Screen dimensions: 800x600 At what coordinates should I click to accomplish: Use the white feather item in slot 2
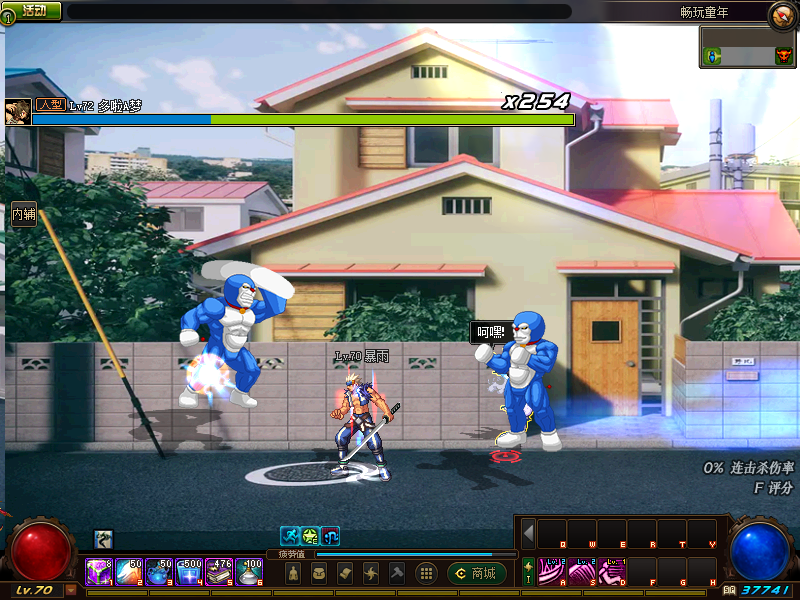[129, 572]
